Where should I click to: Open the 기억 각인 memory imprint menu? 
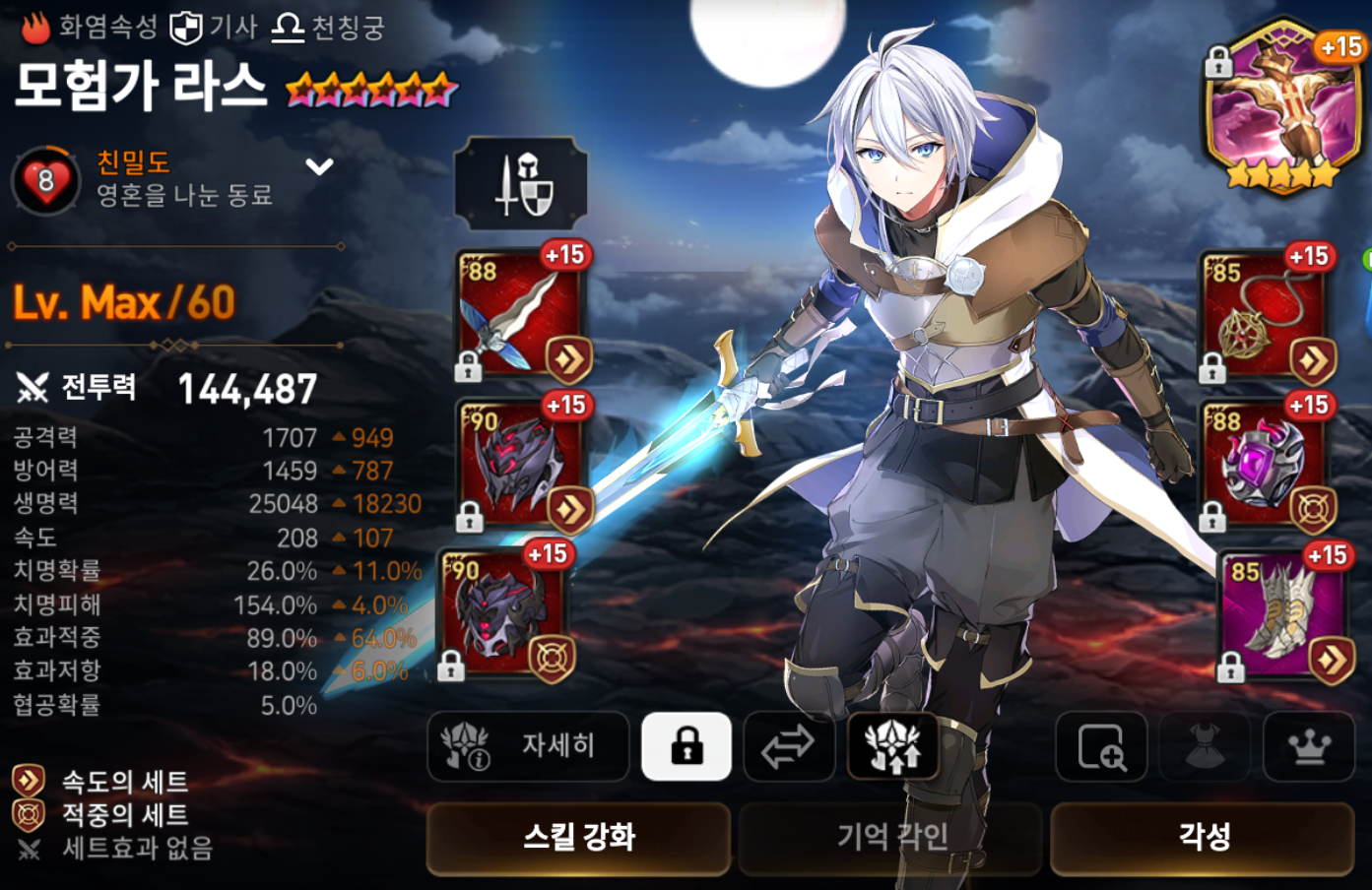pyautogui.click(x=890, y=838)
